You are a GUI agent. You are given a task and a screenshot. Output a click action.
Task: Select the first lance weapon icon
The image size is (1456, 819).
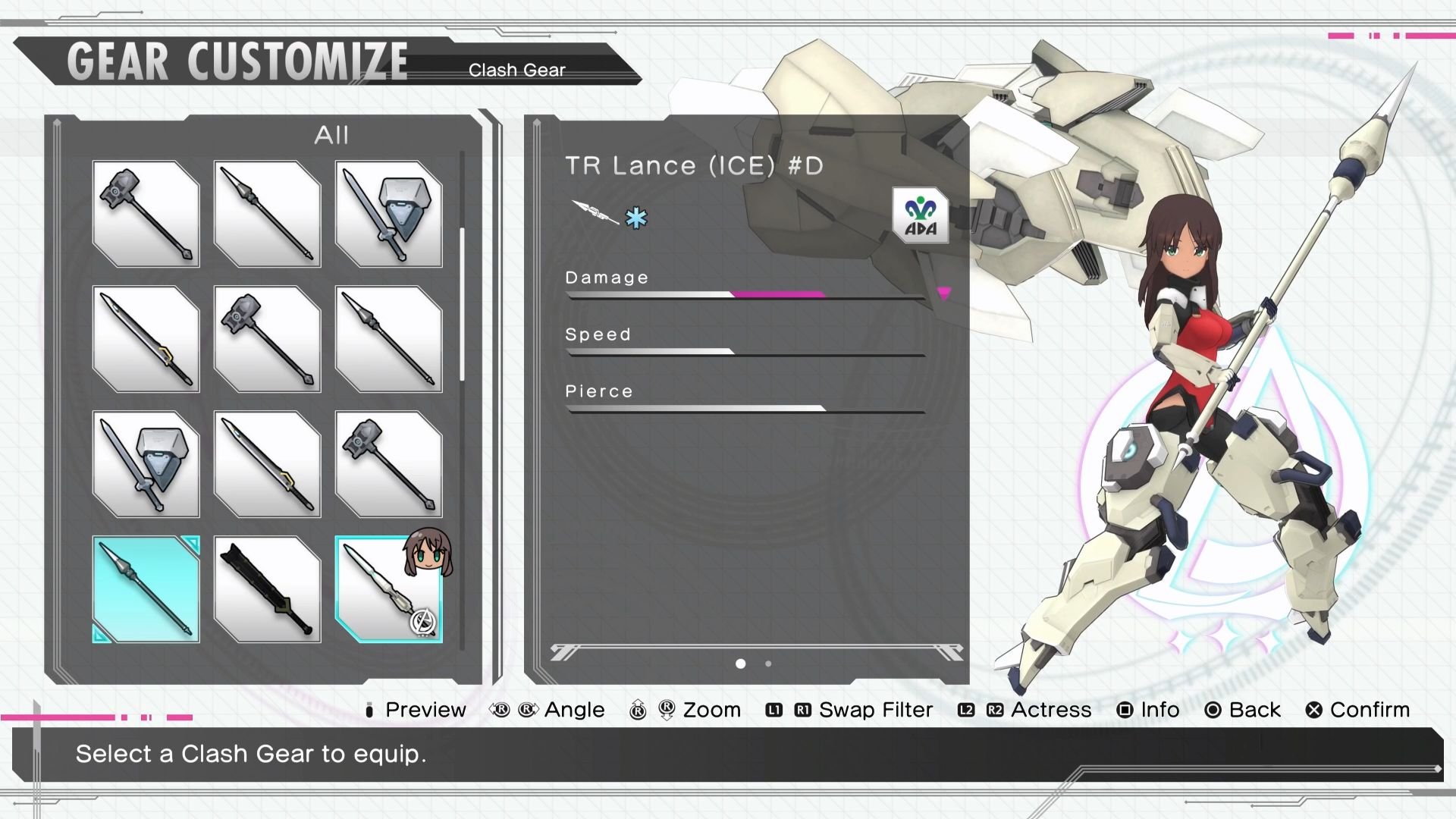(267, 215)
